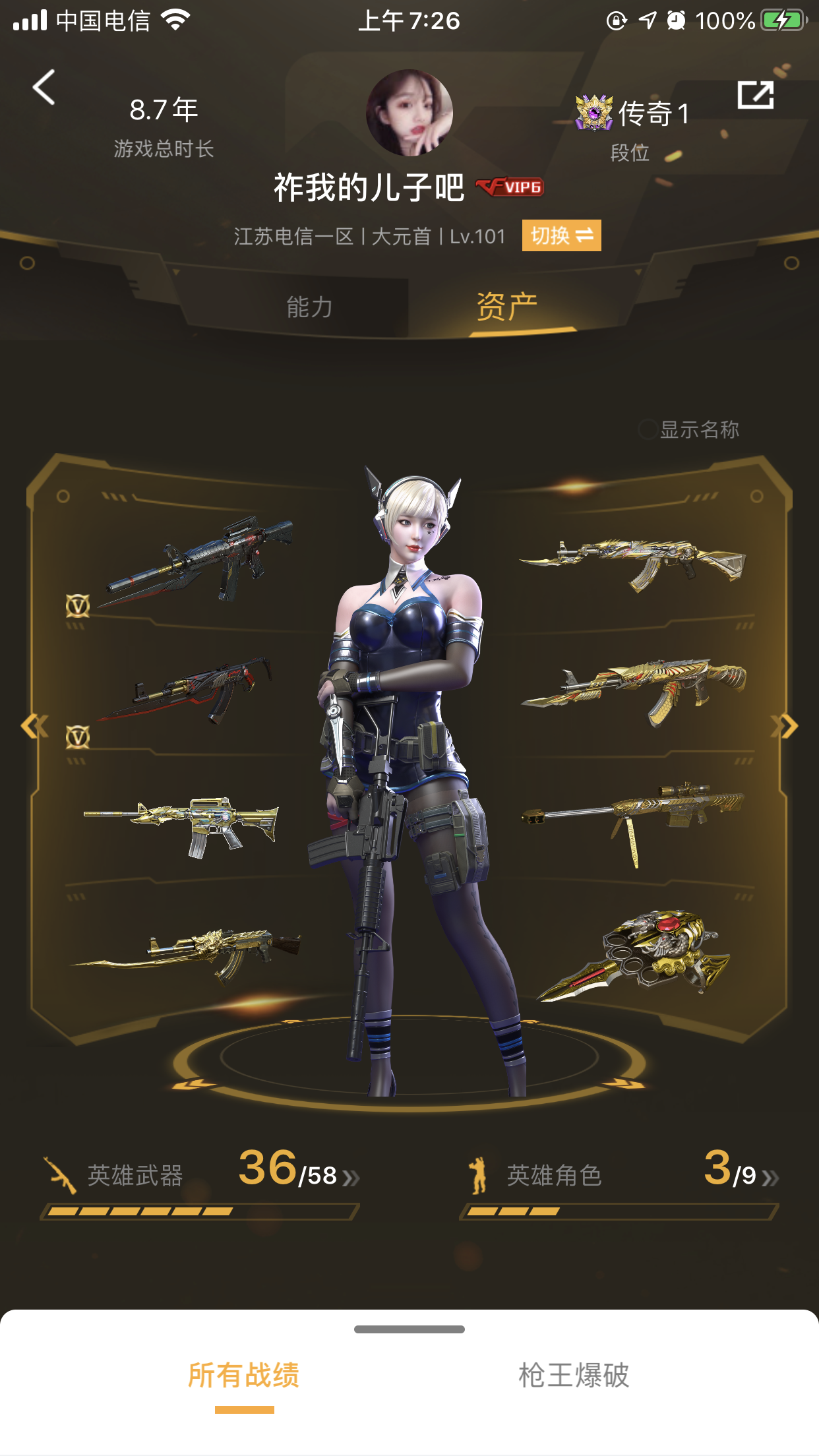Choose the golden sniper rifle
This screenshot has width=819, height=1456.
click(633, 815)
